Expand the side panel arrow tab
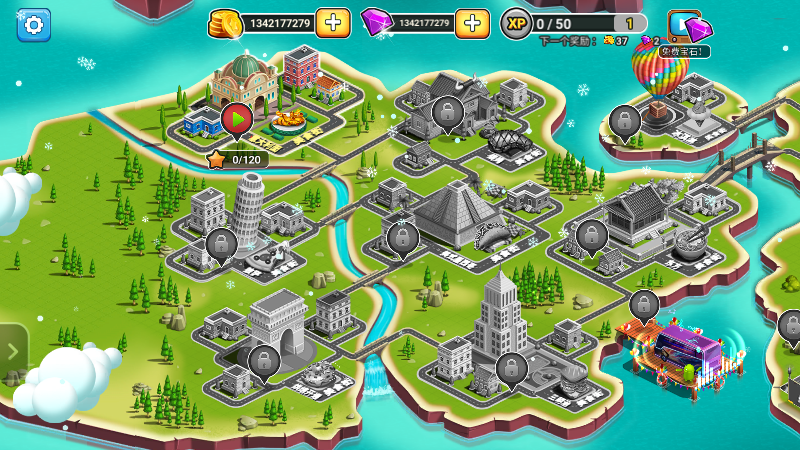 (12, 351)
